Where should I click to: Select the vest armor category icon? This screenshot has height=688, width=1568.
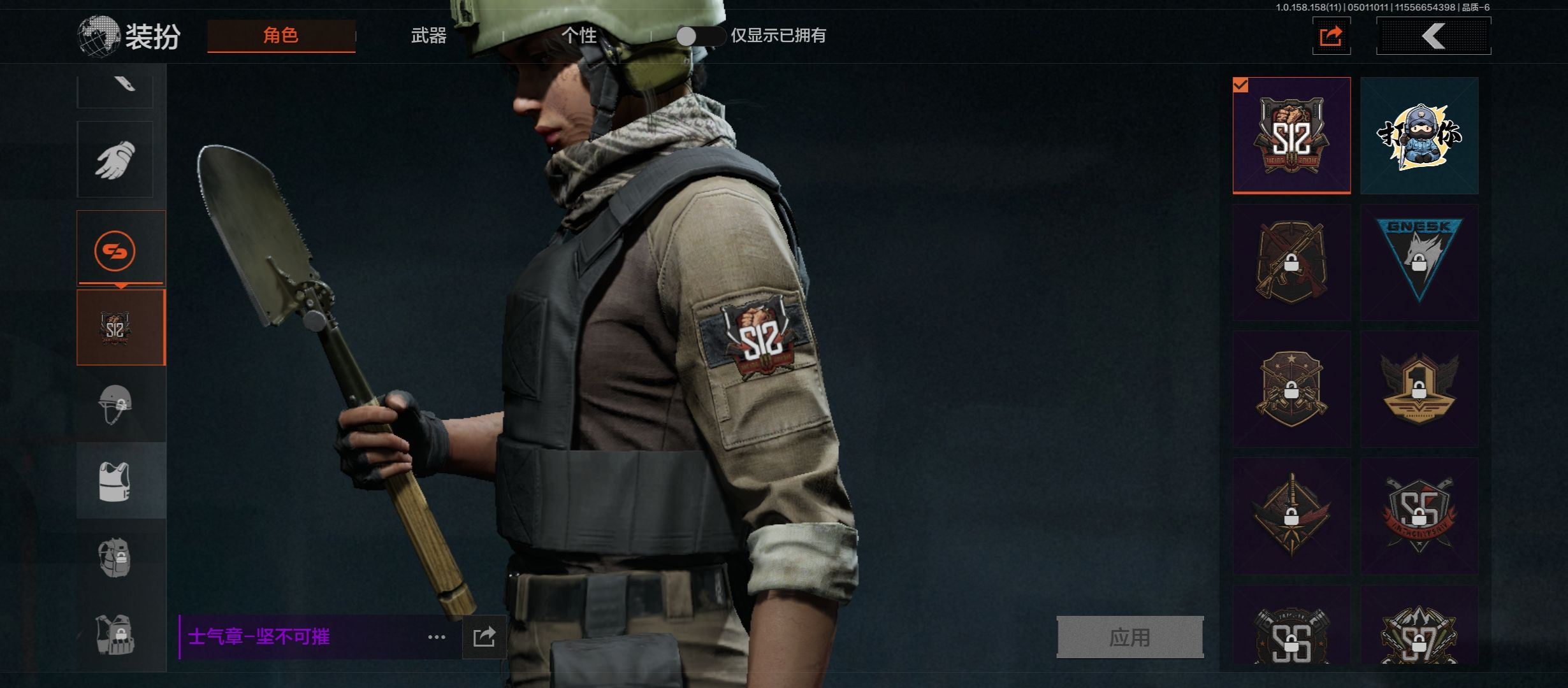point(115,481)
